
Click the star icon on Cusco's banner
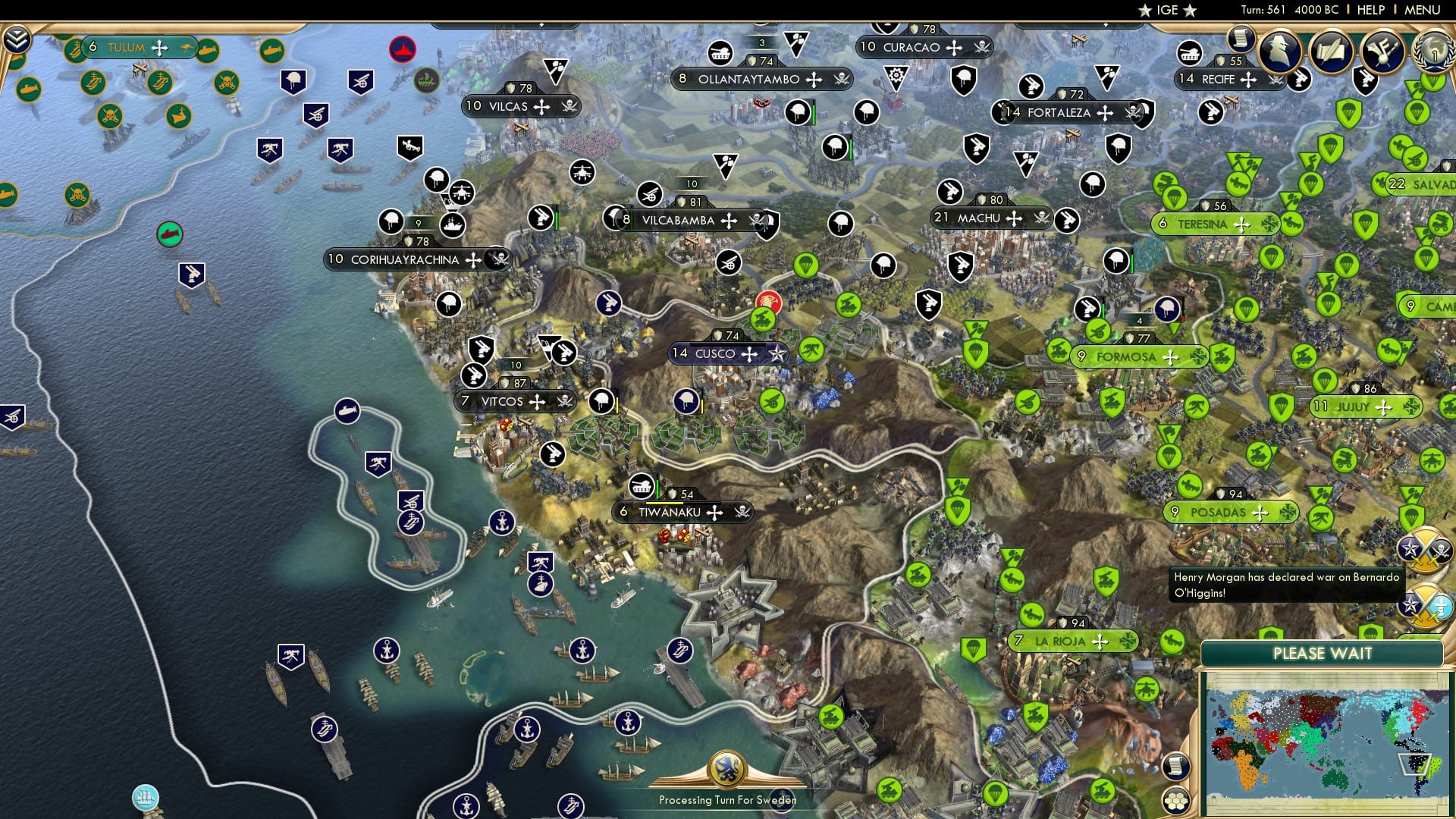tap(777, 353)
